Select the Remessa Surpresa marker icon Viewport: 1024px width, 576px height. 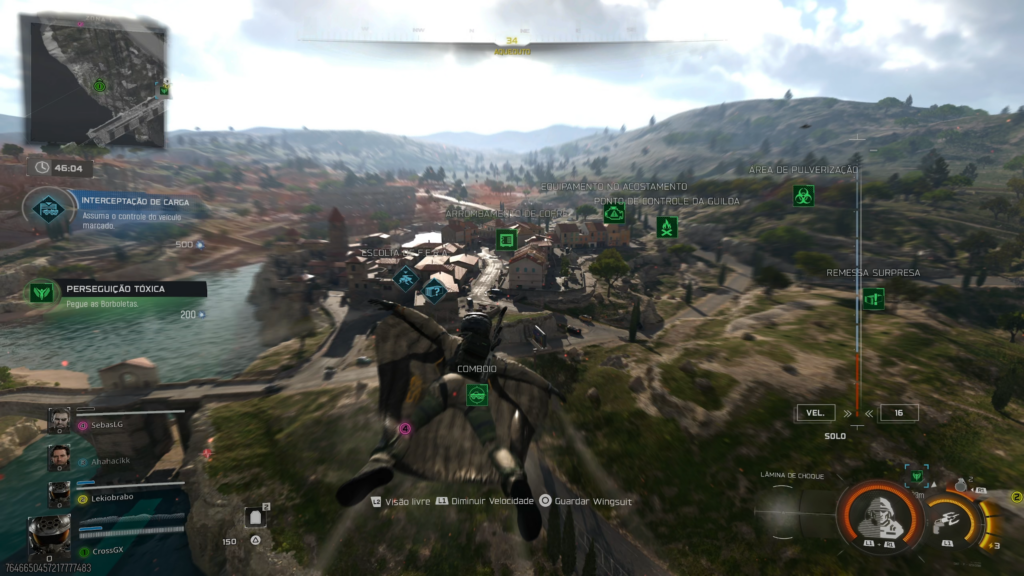[873, 298]
